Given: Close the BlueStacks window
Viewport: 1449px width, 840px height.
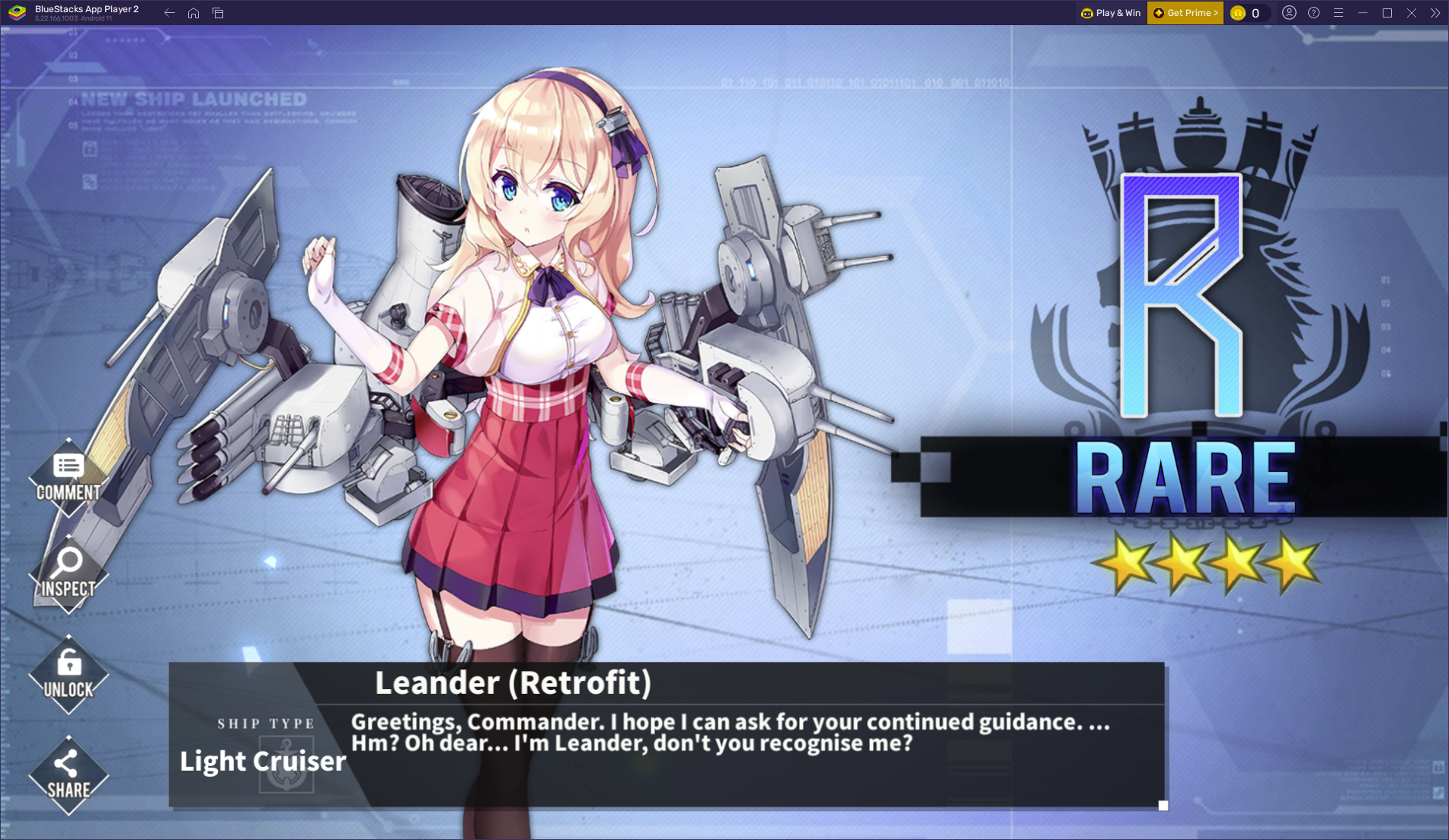Looking at the screenshot, I should (x=1412, y=13).
